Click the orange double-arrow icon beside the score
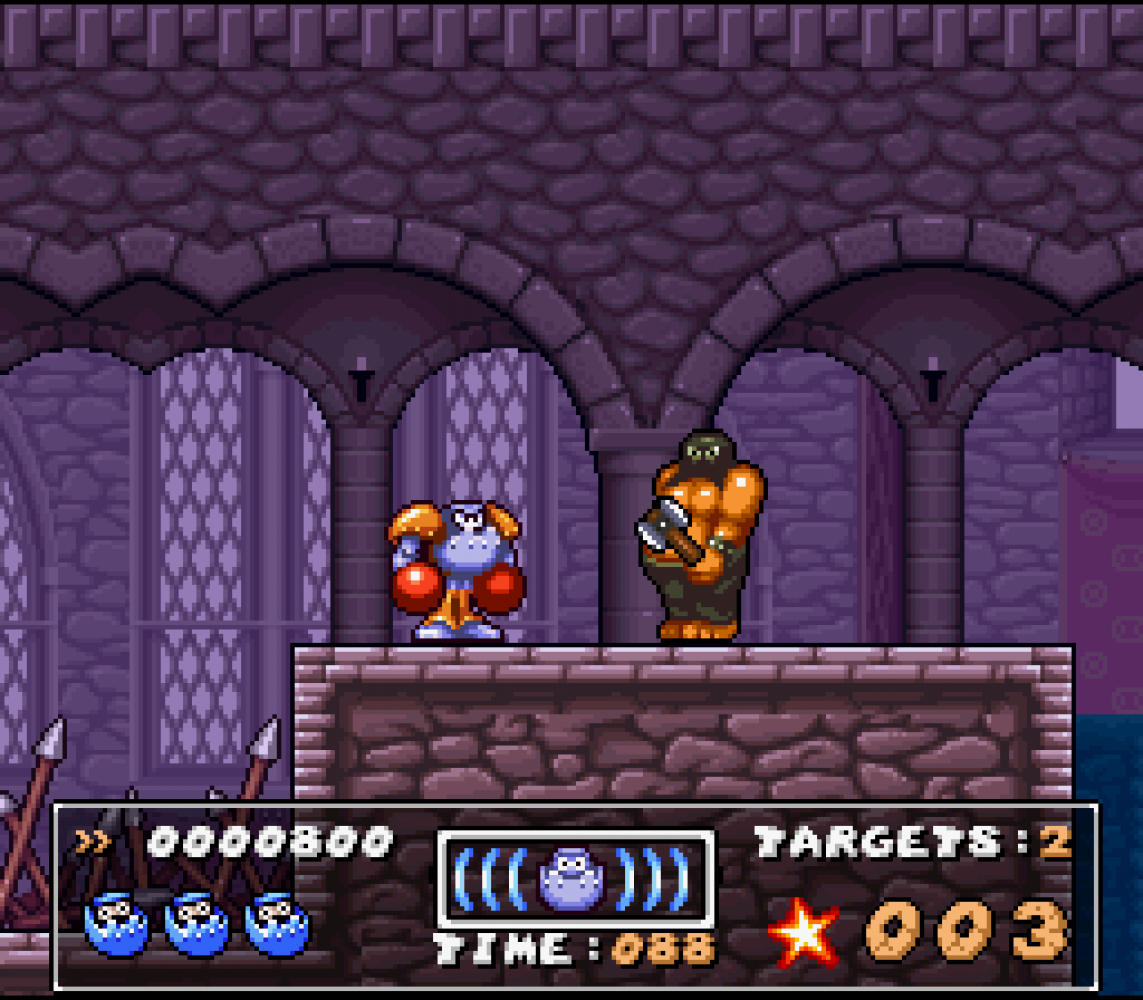Image resolution: width=1143 pixels, height=1000 pixels. [x=93, y=843]
